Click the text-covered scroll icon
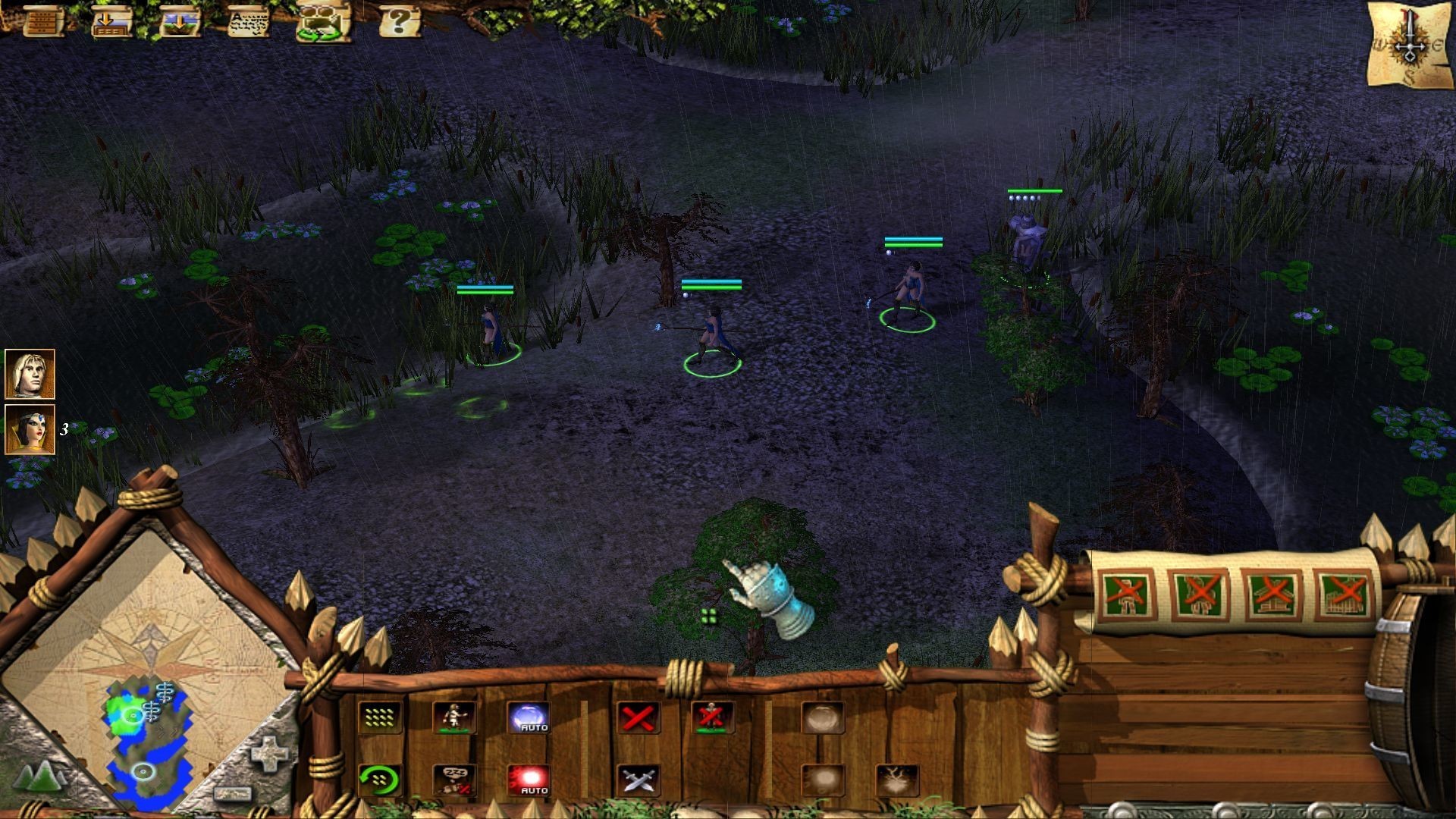This screenshot has height=819, width=1456. tap(249, 21)
